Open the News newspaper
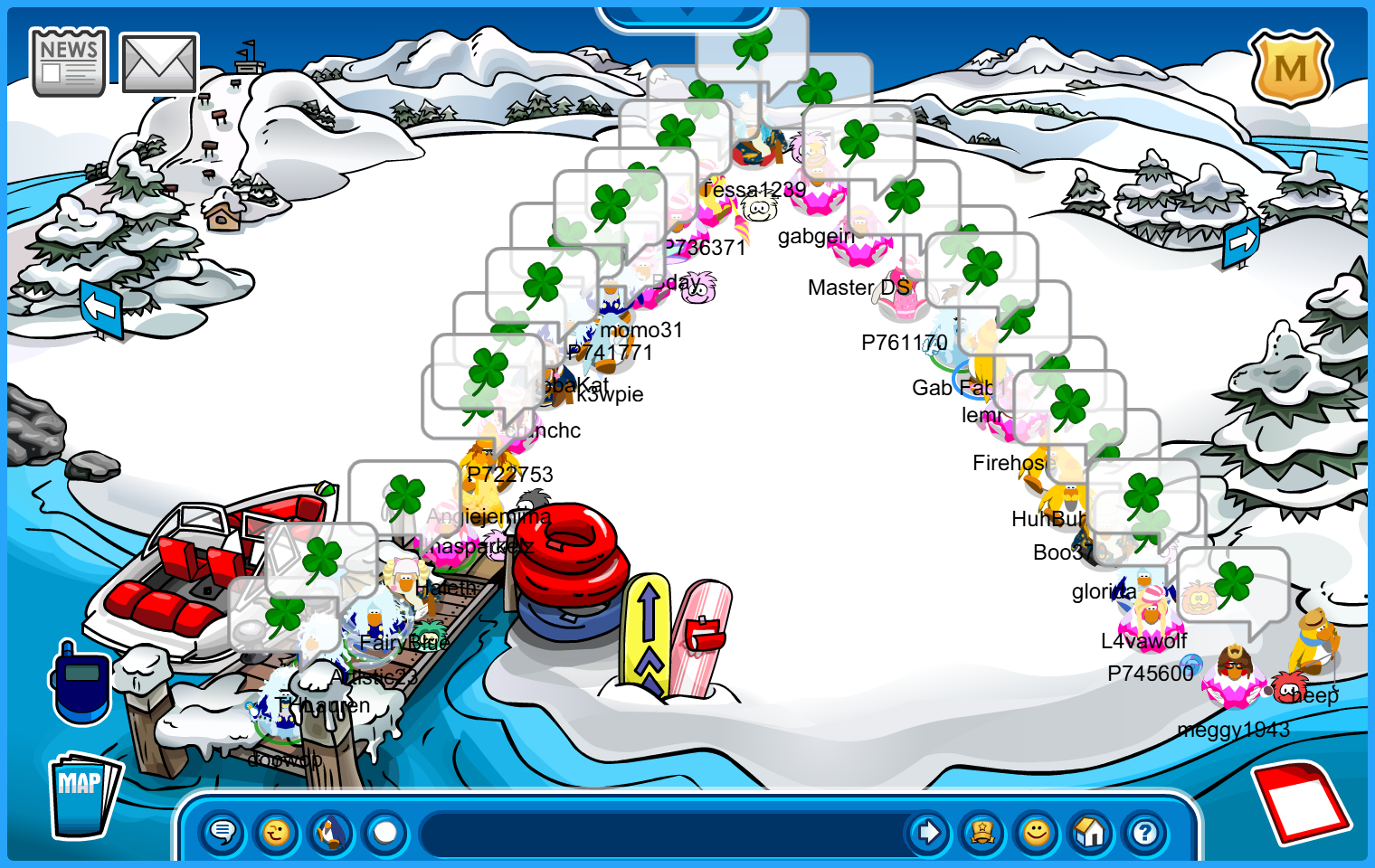Viewport: 1375px width, 868px height. click(68, 62)
